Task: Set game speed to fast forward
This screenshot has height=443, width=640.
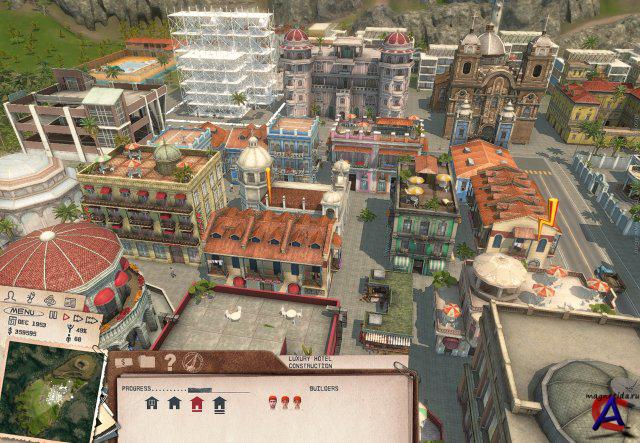Action: pos(78,318)
